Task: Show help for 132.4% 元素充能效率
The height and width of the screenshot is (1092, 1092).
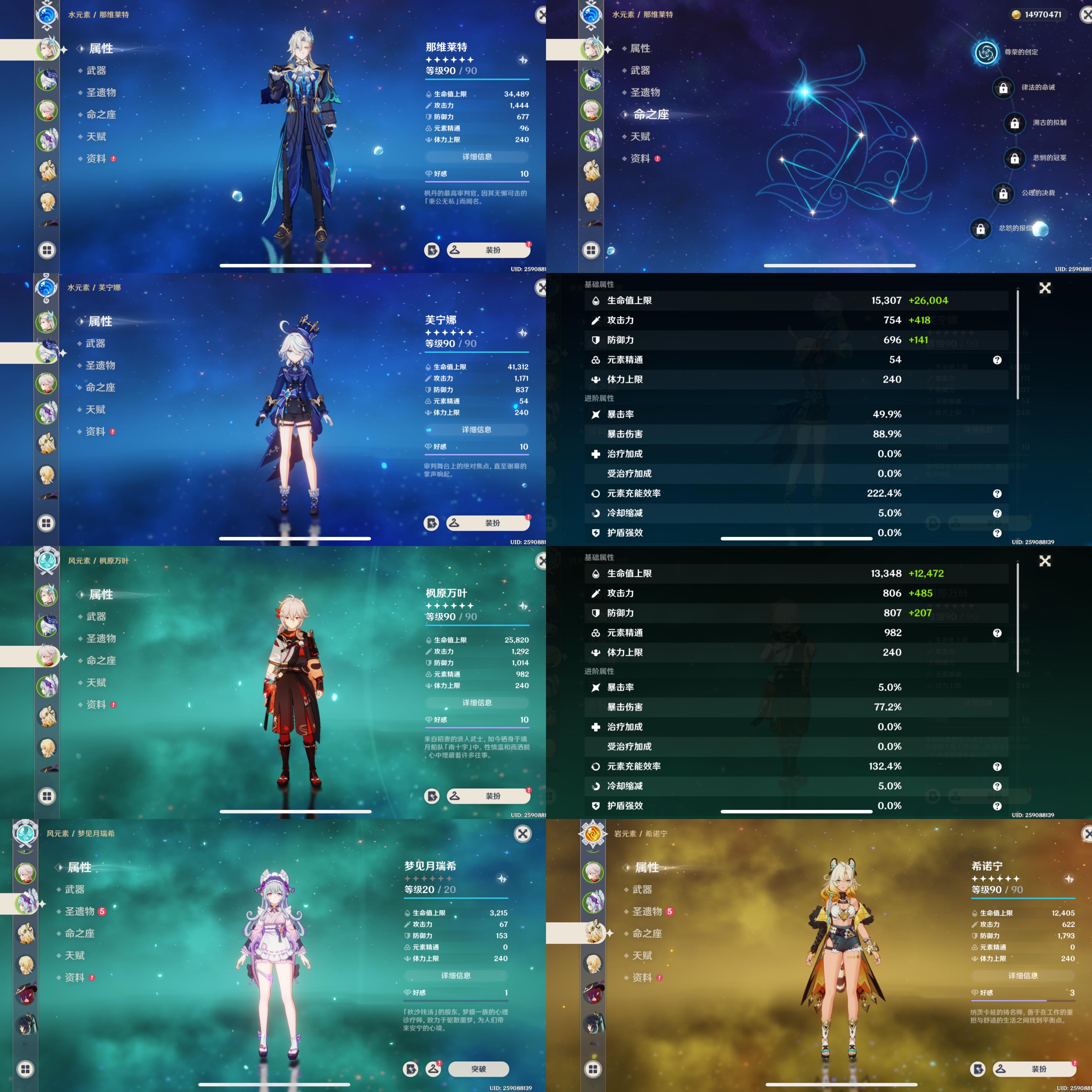Action: click(997, 766)
